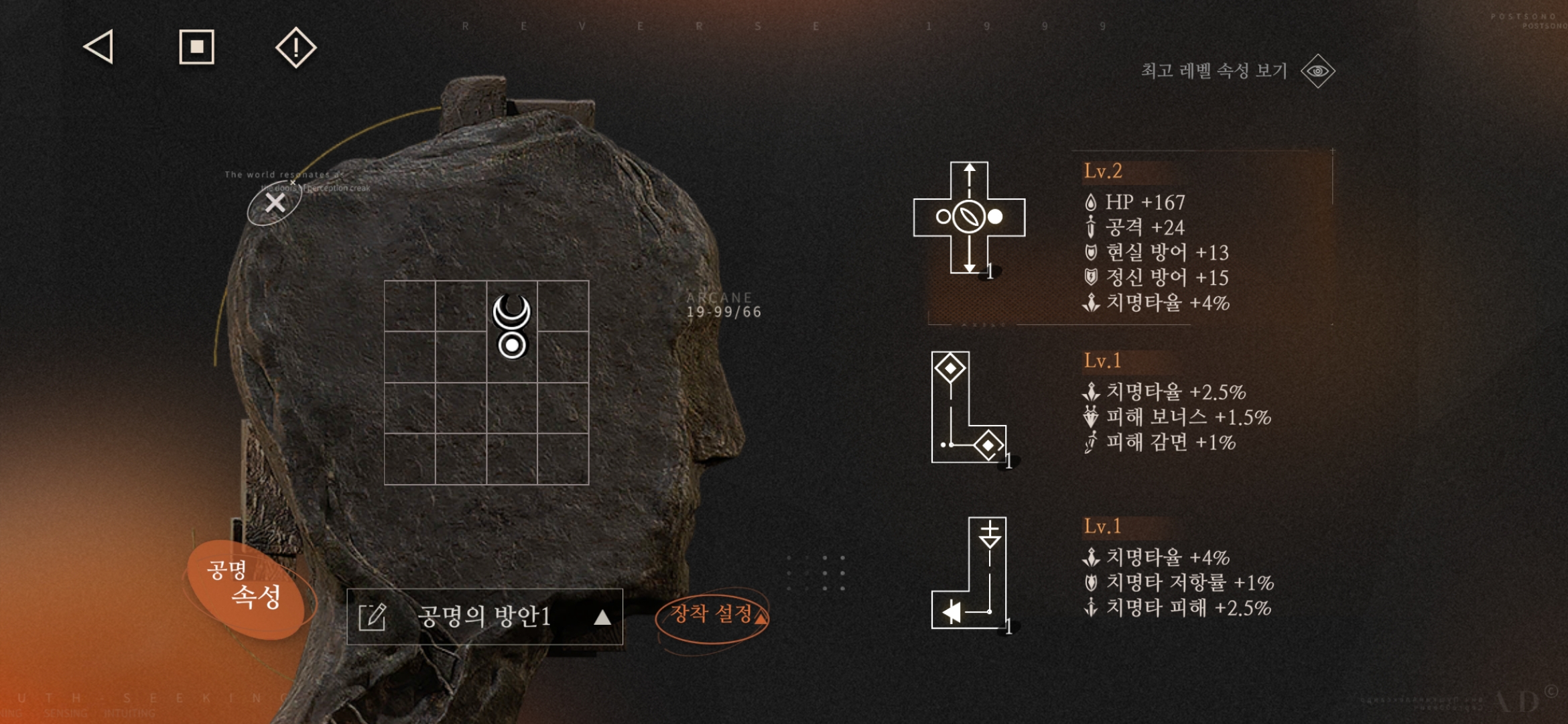Pick the J-shaped Lv.1 arrow piece

tap(970, 573)
